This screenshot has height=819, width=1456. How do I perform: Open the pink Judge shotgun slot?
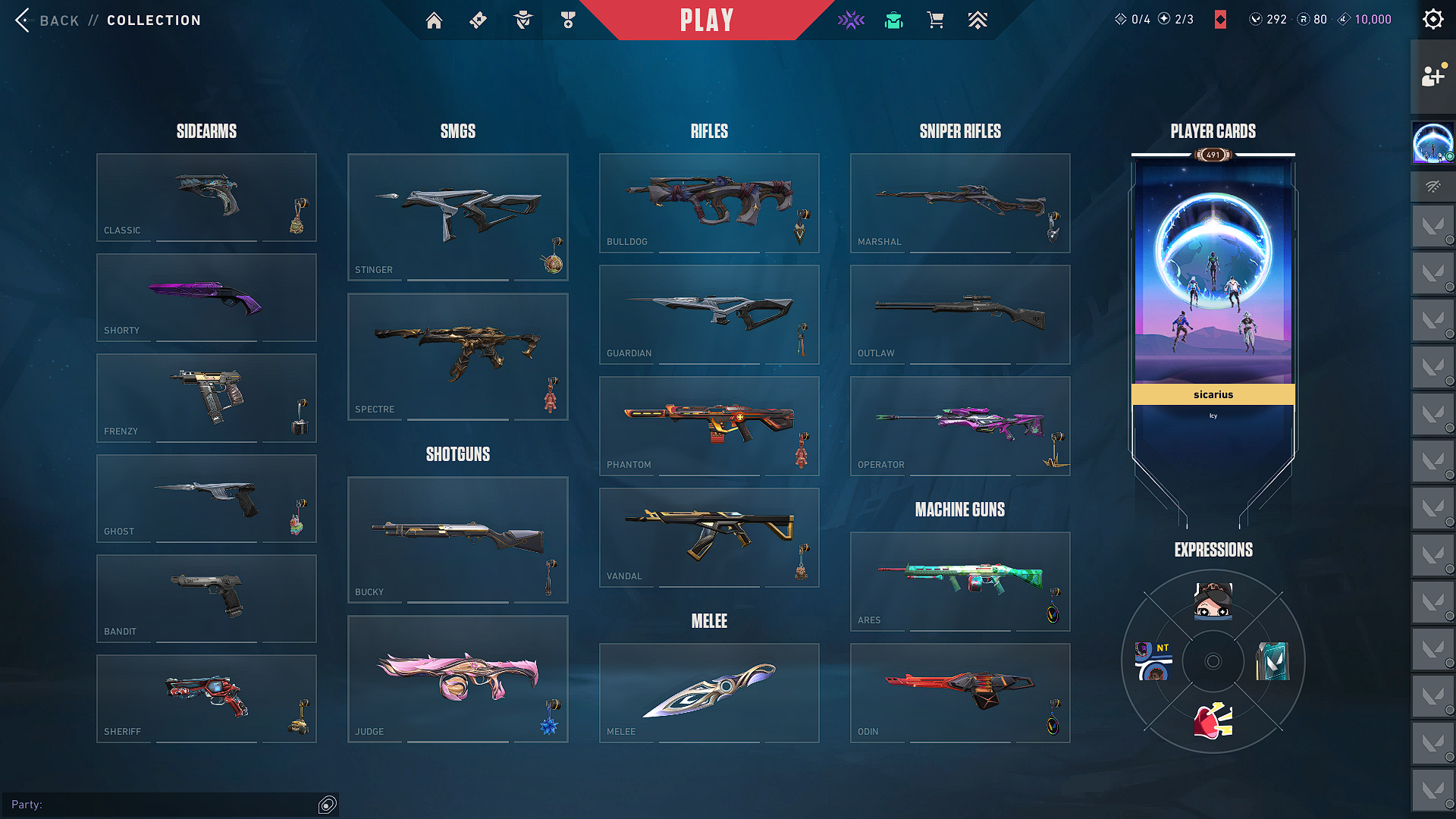click(x=457, y=679)
